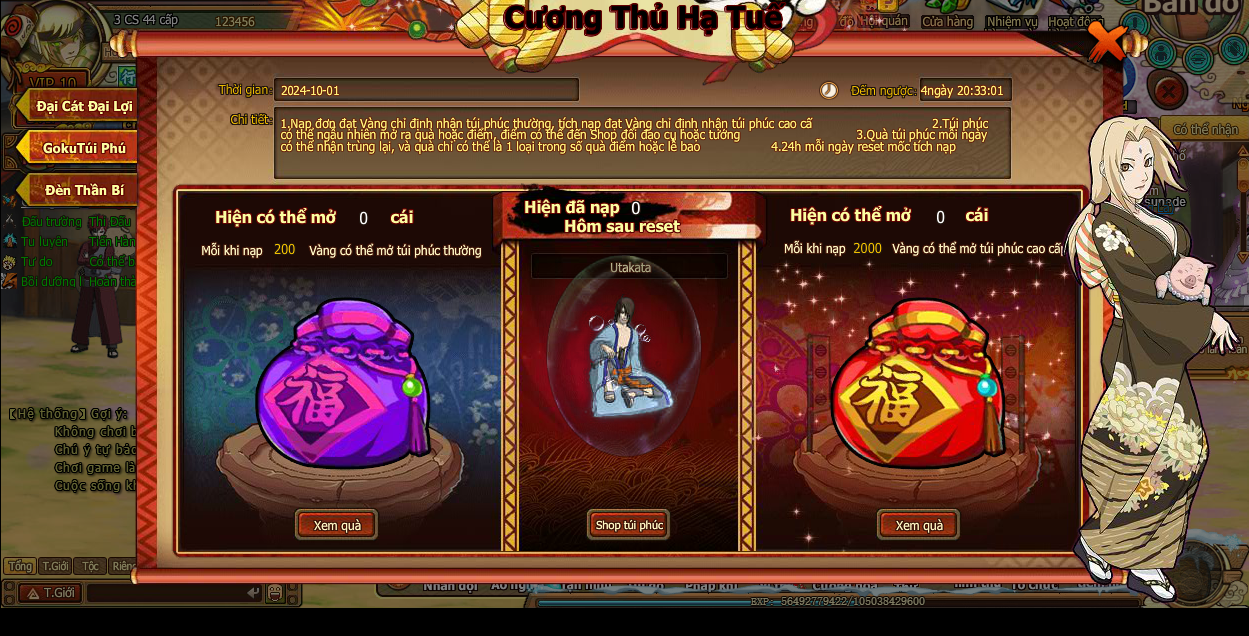The width and height of the screenshot is (1249, 636).
Task: Focus the chat message input field
Action: pos(170,593)
